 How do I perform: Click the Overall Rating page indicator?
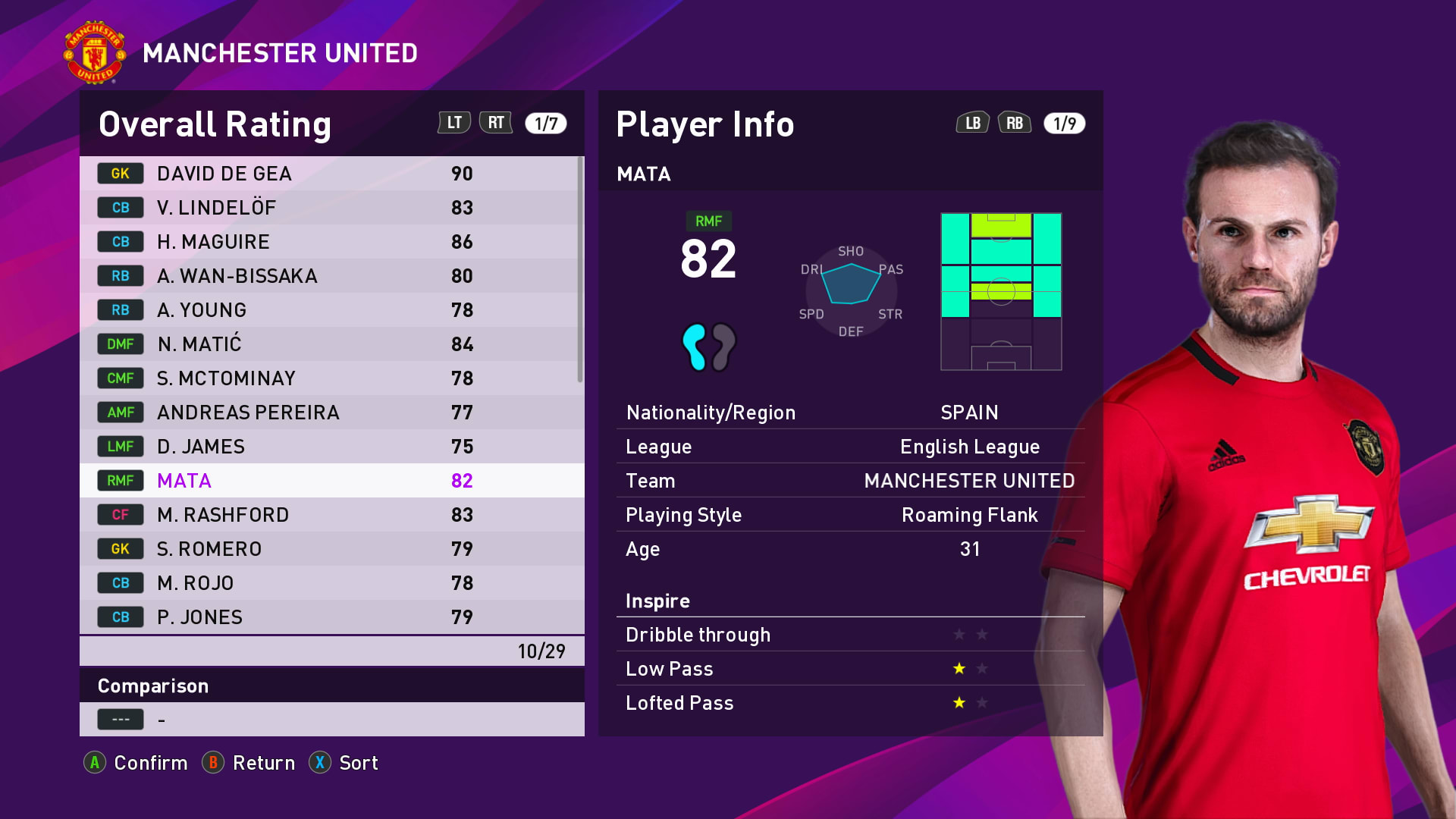pos(546,124)
